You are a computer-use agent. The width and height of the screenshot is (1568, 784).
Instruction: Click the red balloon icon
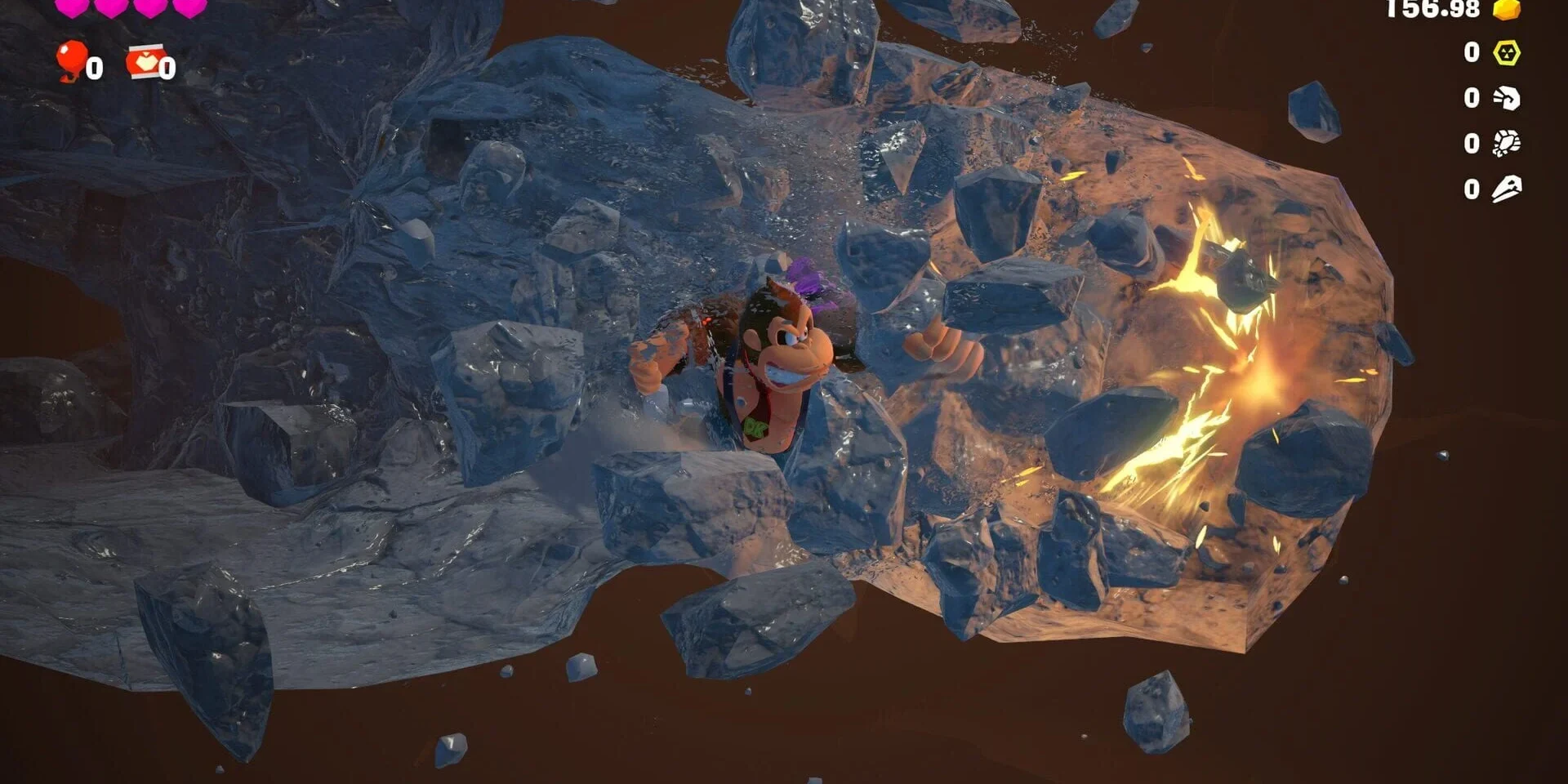pyautogui.click(x=71, y=60)
